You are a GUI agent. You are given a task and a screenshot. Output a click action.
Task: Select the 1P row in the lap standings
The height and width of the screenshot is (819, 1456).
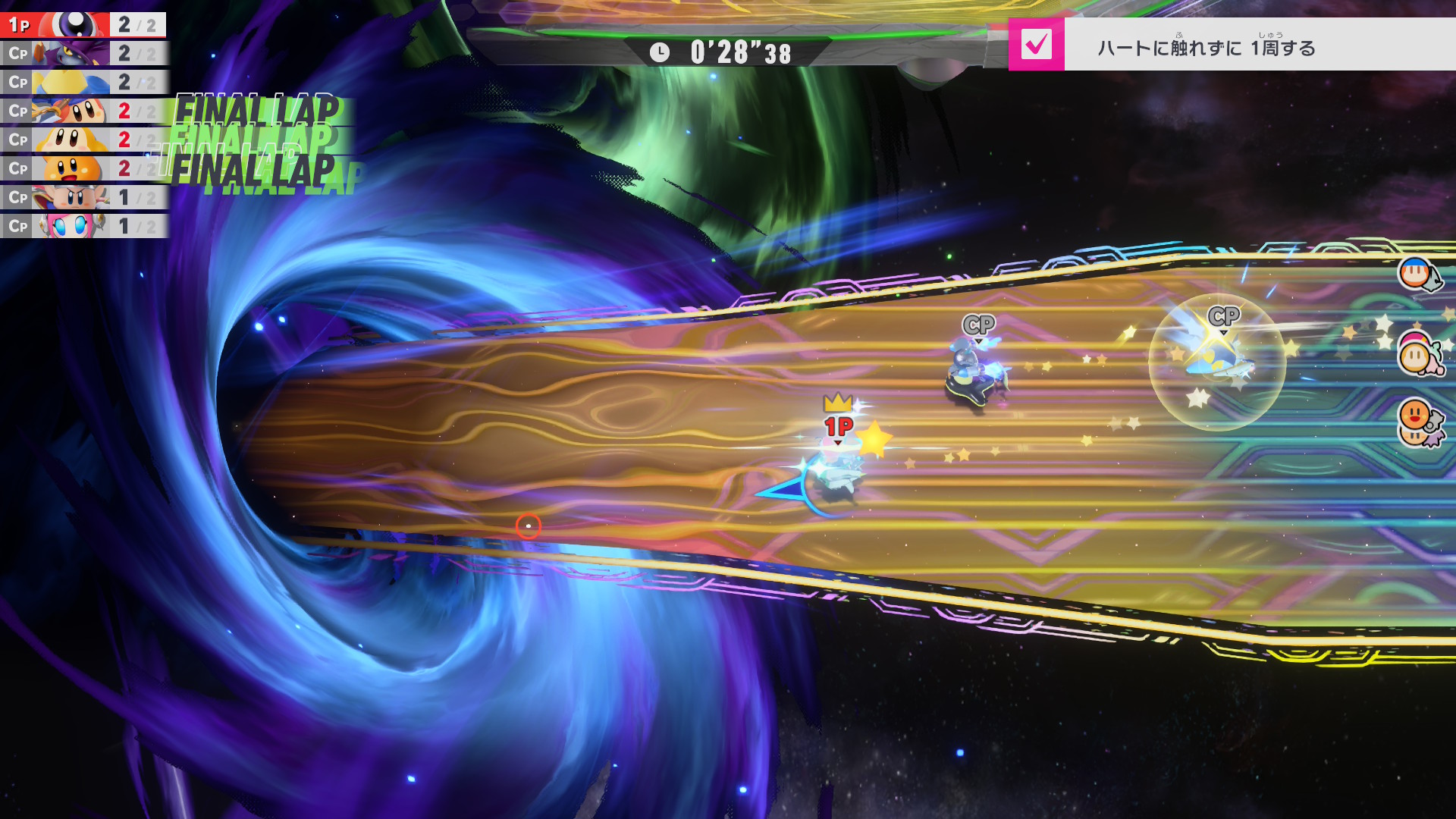tap(83, 25)
